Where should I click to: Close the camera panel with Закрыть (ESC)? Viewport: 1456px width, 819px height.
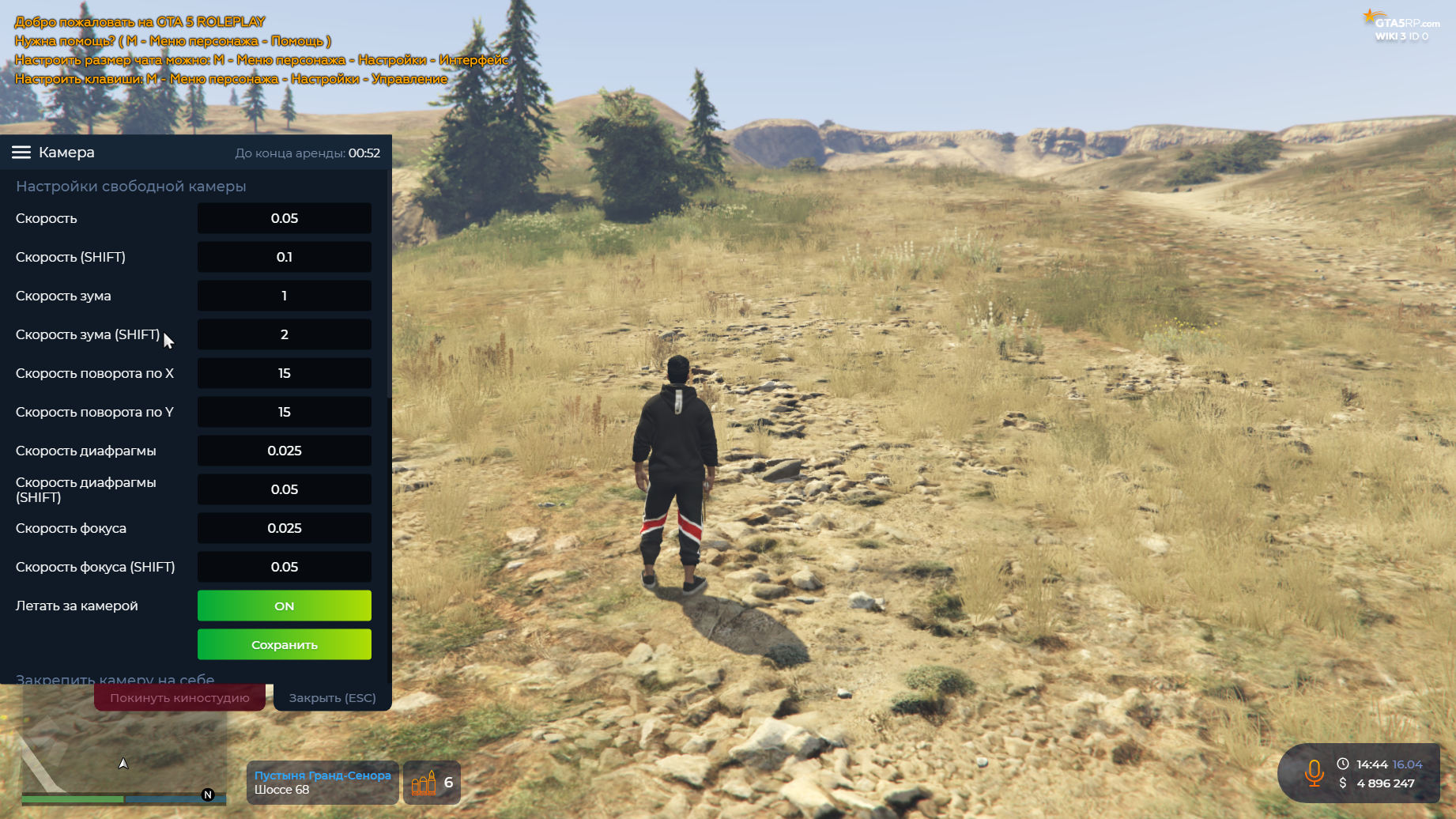point(332,697)
